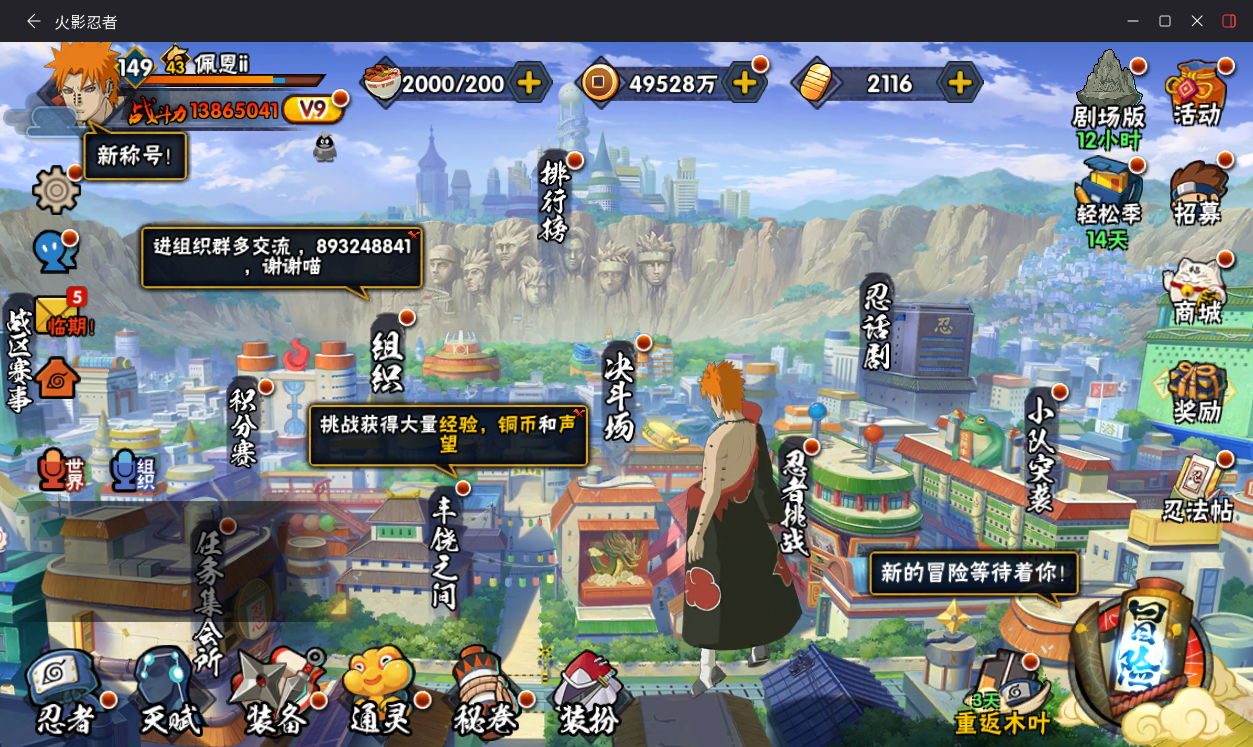Toggle the 世界 world voice chat microphone
The image size is (1253, 747).
pos(63,470)
